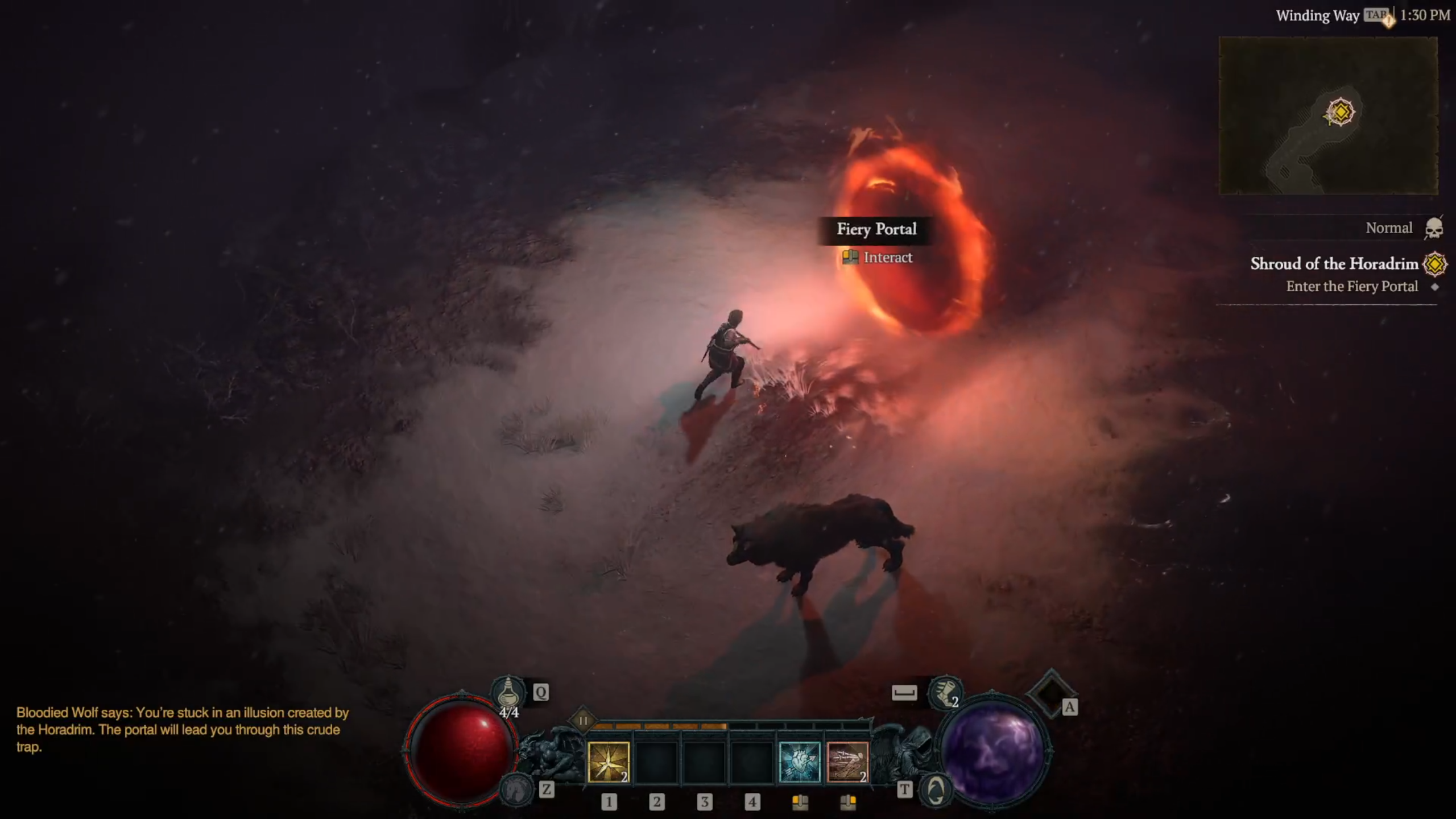This screenshot has height=819, width=1456.
Task: Open the town portal swirl icon
Action: (x=936, y=790)
